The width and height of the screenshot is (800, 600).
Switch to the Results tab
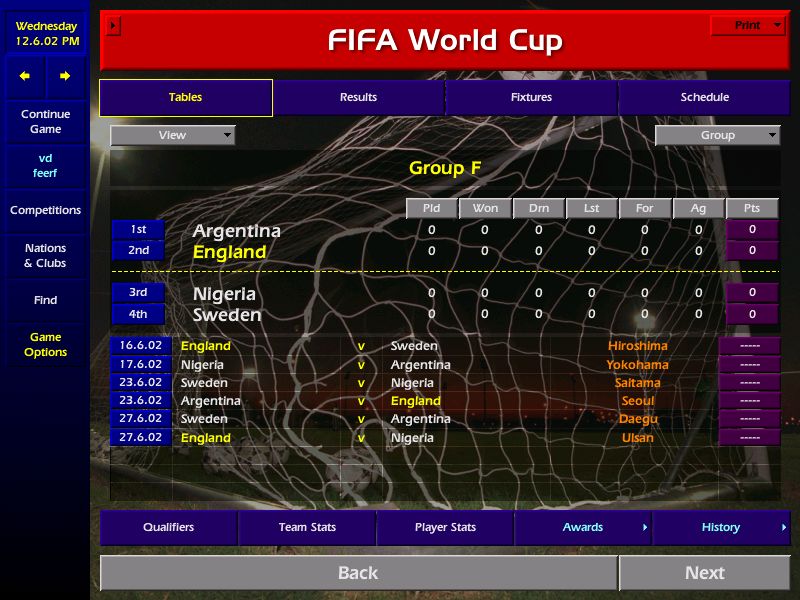tap(358, 98)
